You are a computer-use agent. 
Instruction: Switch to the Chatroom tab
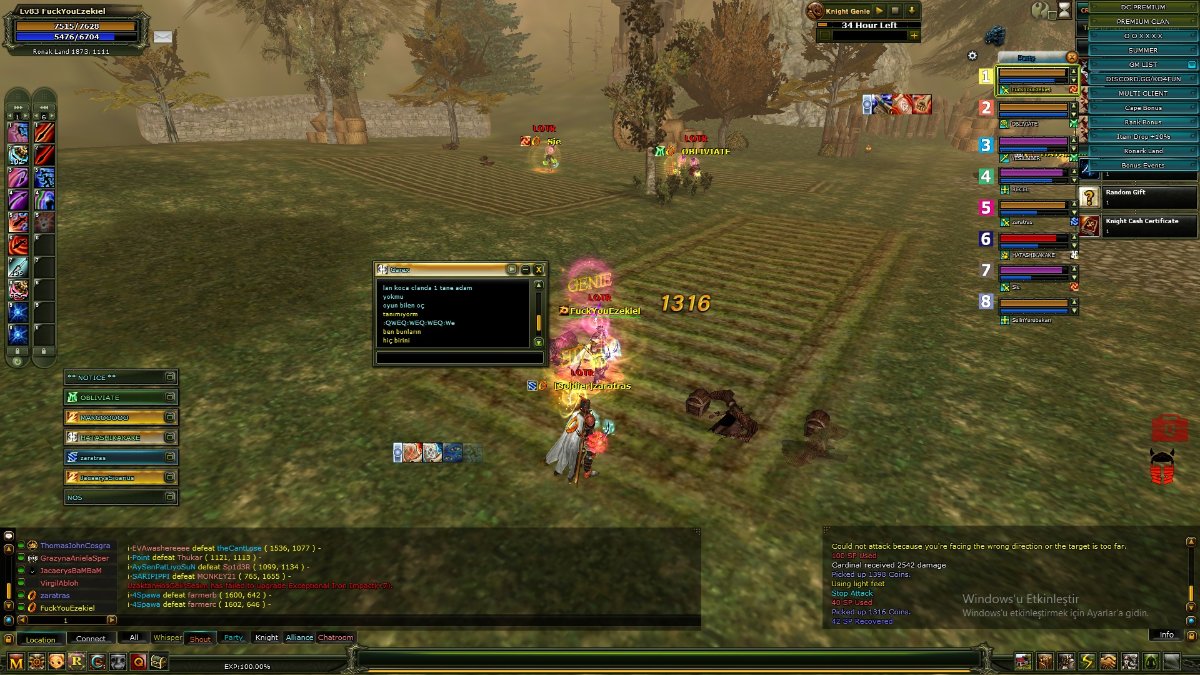click(x=336, y=638)
